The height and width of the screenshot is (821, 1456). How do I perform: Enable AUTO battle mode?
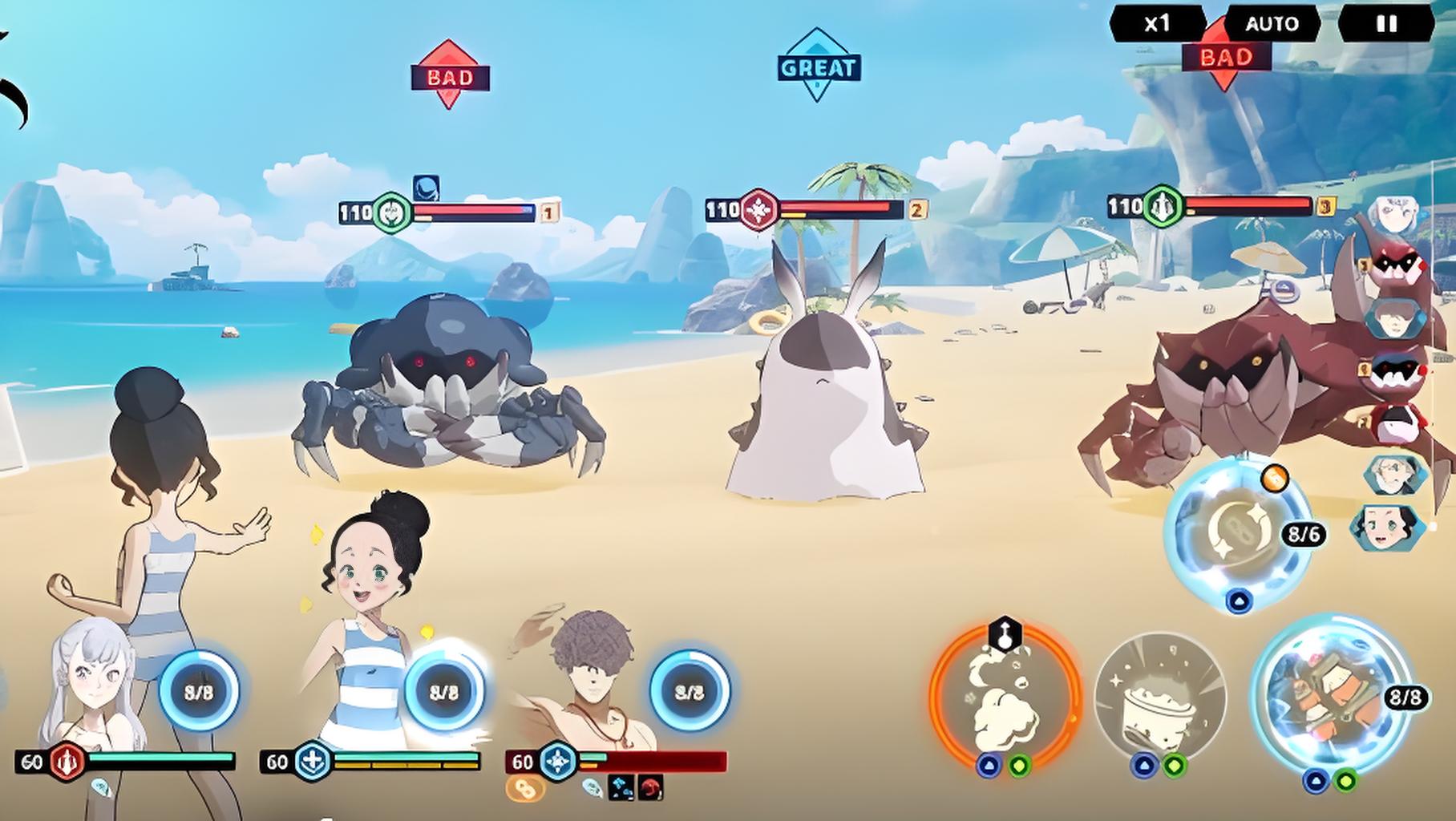[x=1272, y=24]
